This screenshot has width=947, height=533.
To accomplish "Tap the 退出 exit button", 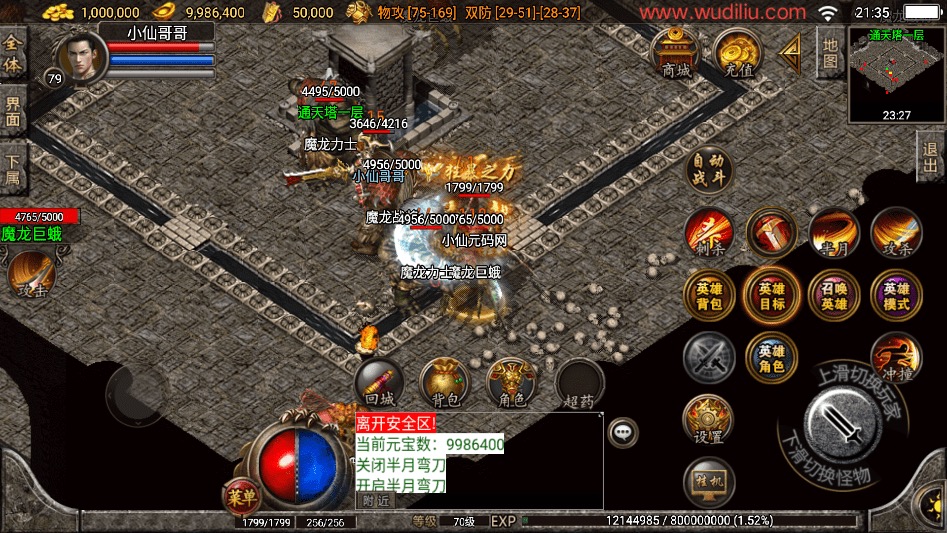I will tap(931, 157).
